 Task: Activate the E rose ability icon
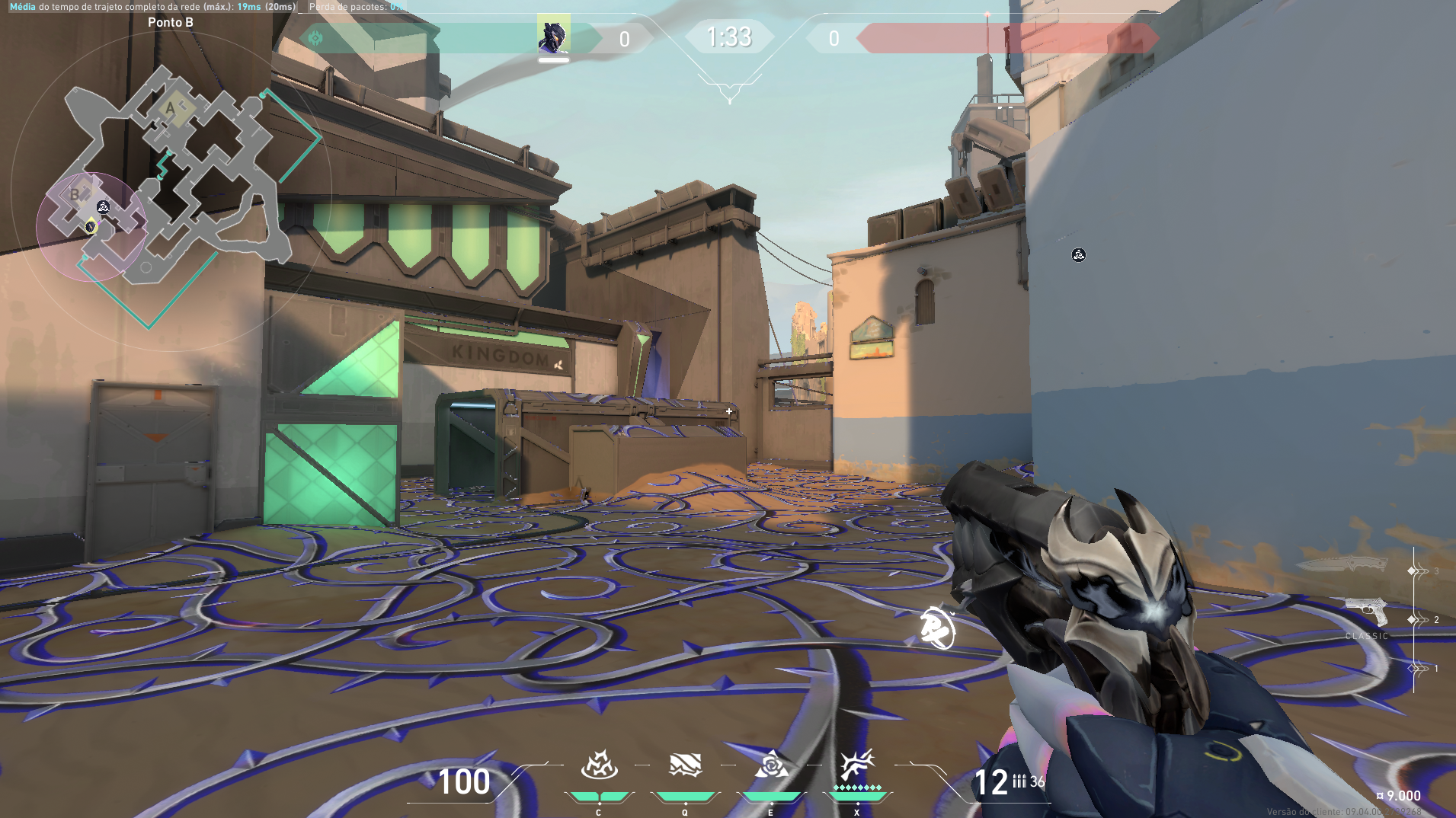(x=771, y=765)
